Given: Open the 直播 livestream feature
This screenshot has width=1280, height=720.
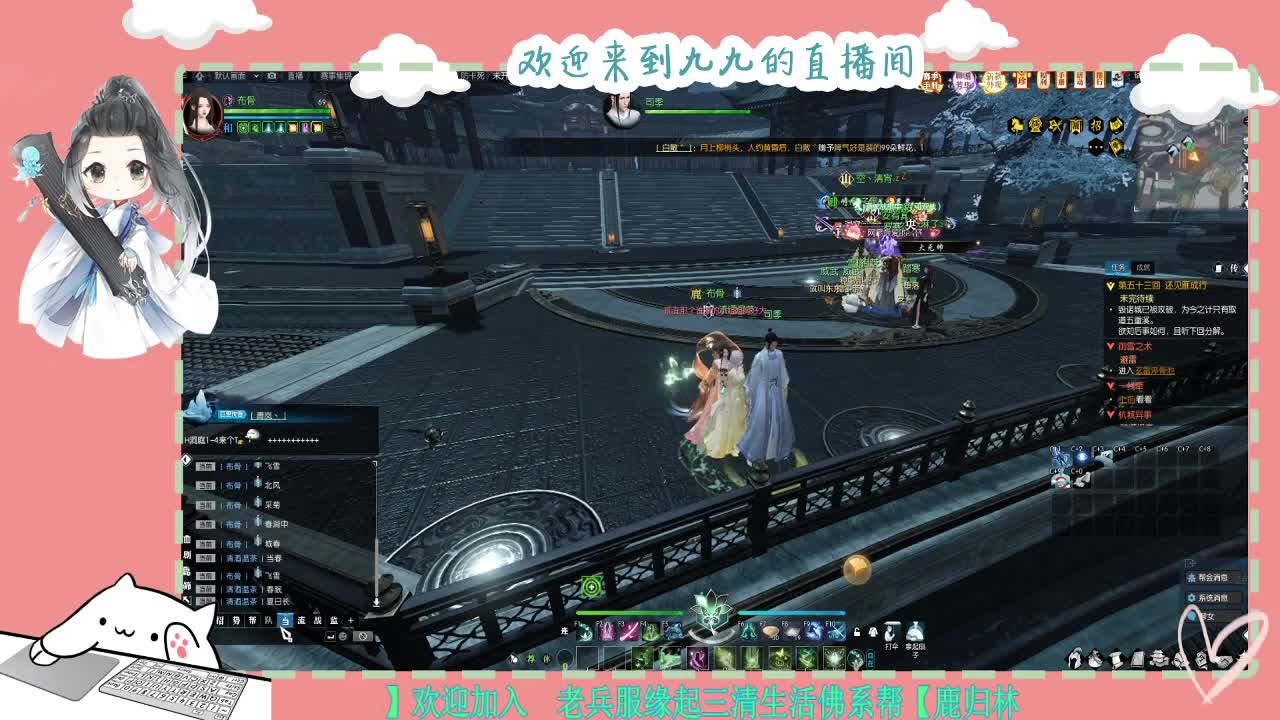Looking at the screenshot, I should [x=295, y=77].
